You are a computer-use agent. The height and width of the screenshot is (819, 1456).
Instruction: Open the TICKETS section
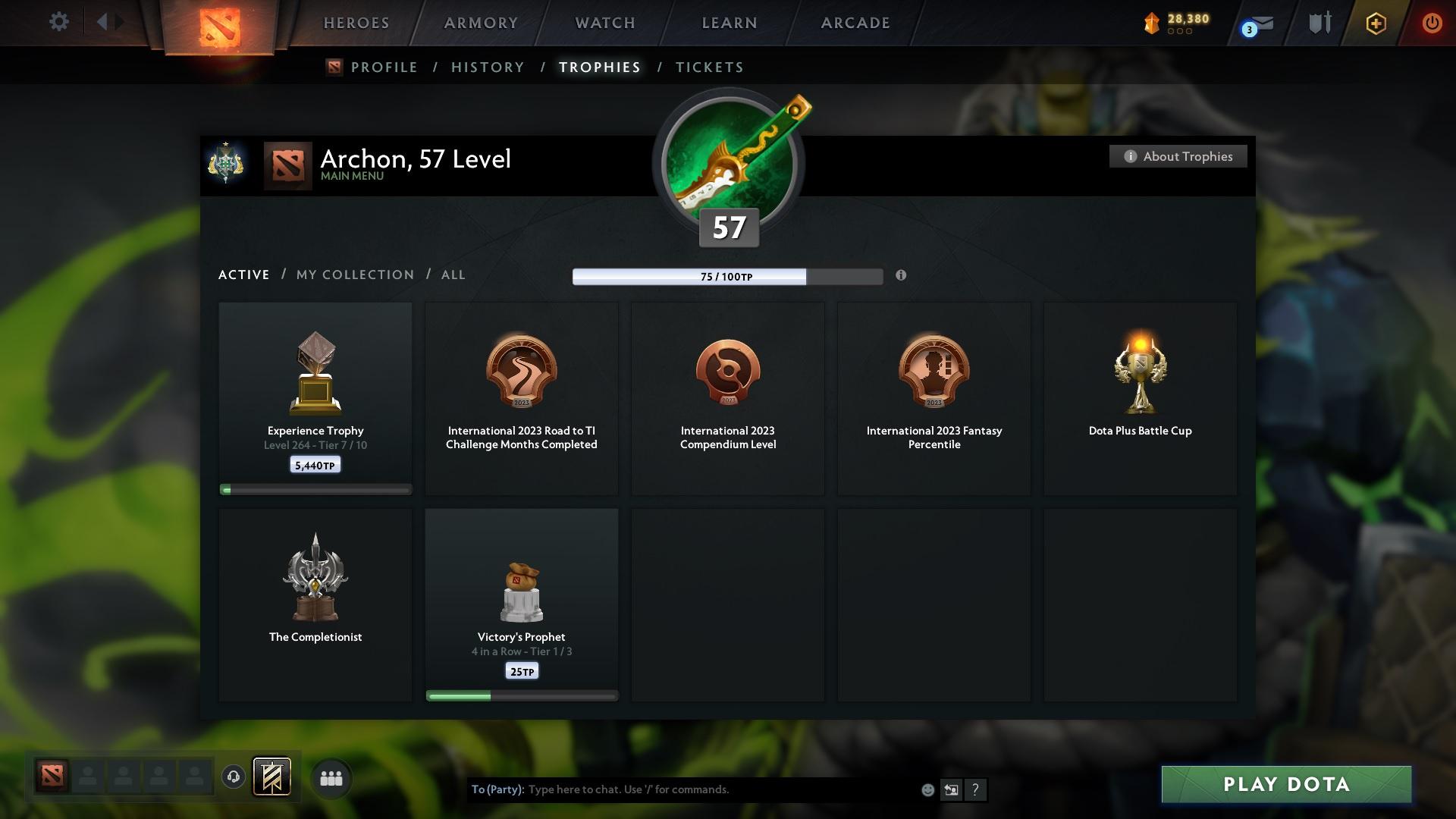tap(708, 67)
